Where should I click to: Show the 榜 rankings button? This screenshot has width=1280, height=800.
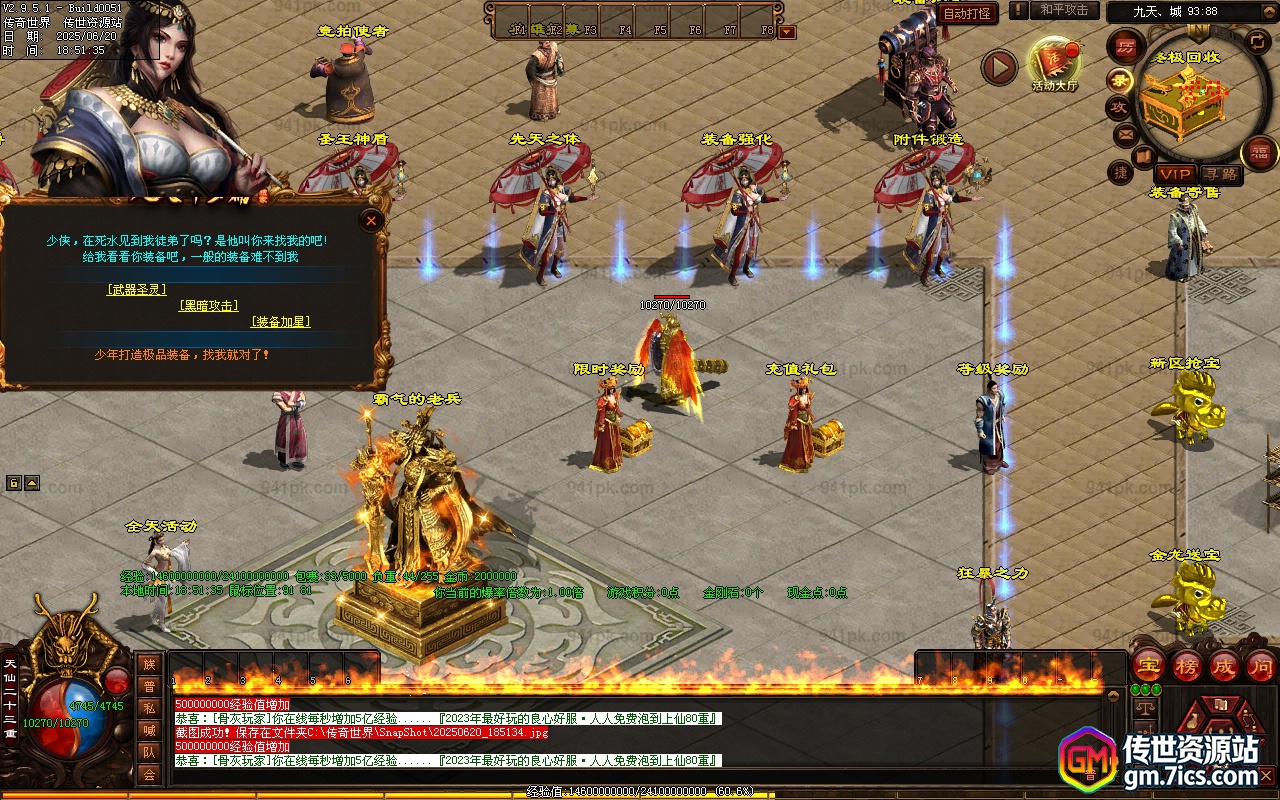(x=1187, y=665)
